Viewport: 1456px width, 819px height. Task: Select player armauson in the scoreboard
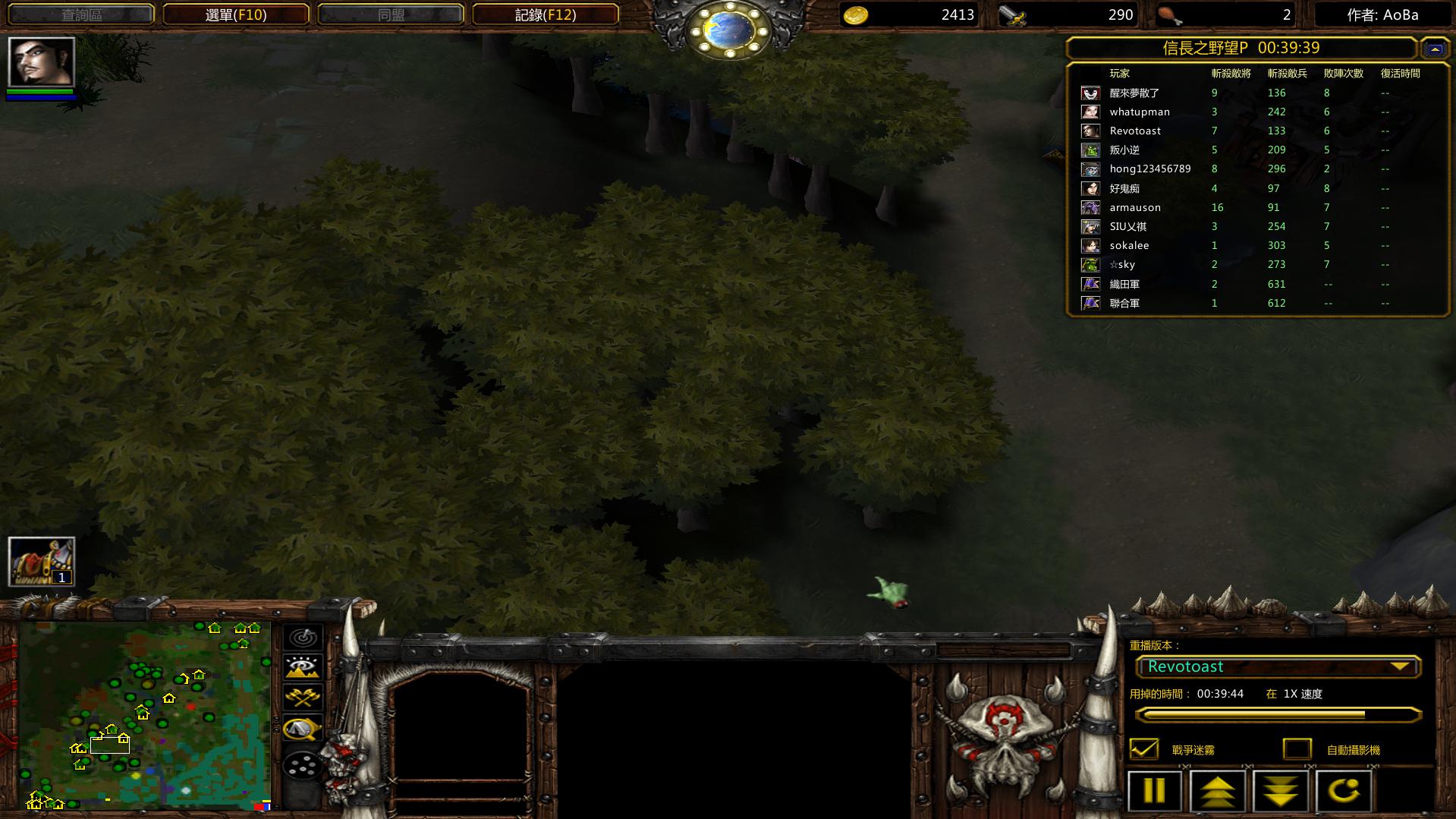[1134, 207]
